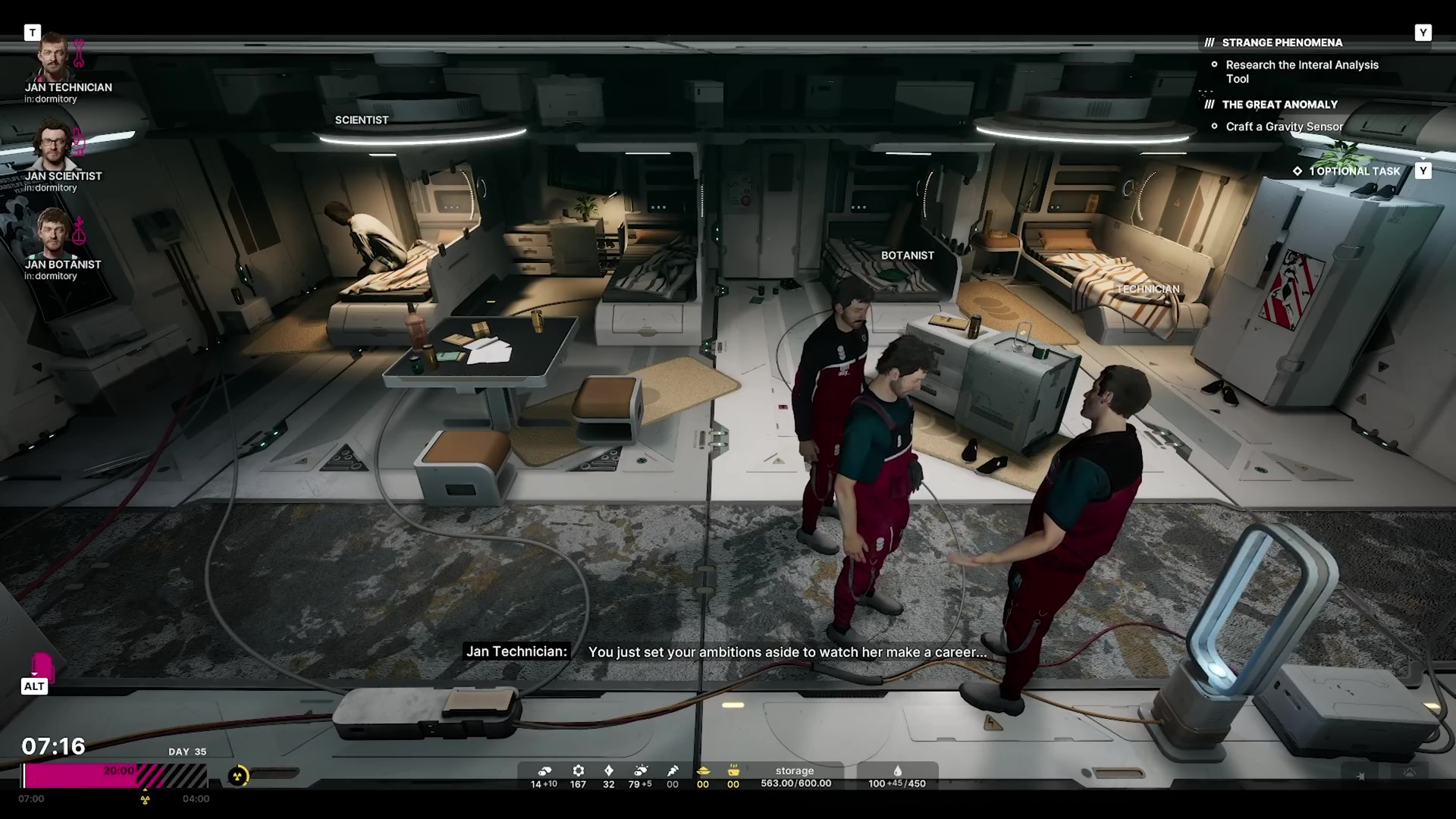The width and height of the screenshot is (1456, 819).
Task: Click the pink day schedule timeline
Action: (x=115, y=775)
